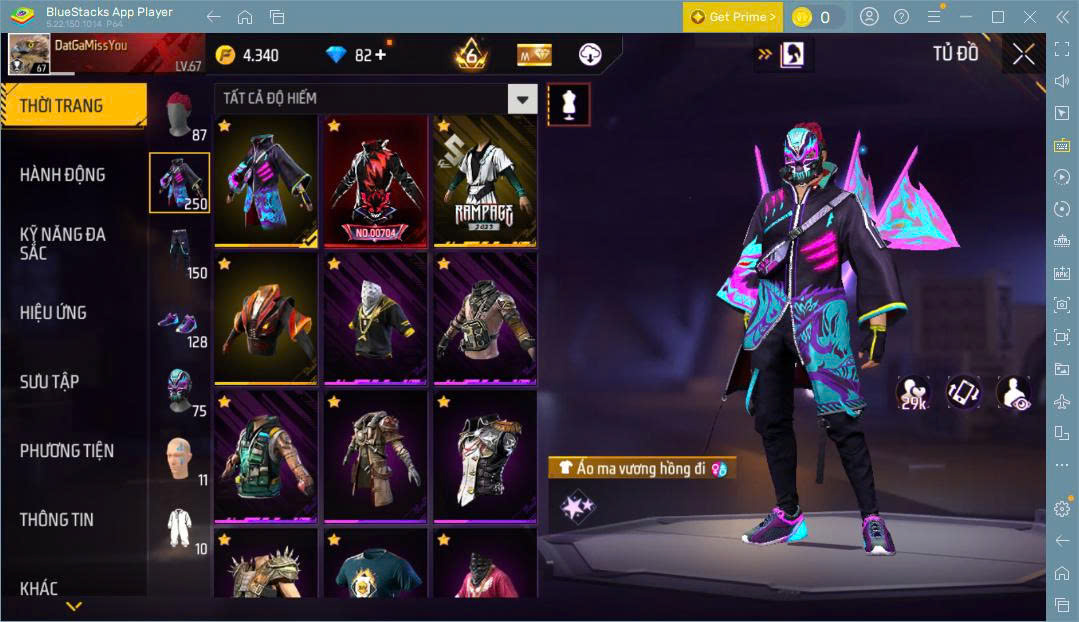Choose the Rampage 2023 jersey item
Screen dimensions: 1079x622
(484, 181)
